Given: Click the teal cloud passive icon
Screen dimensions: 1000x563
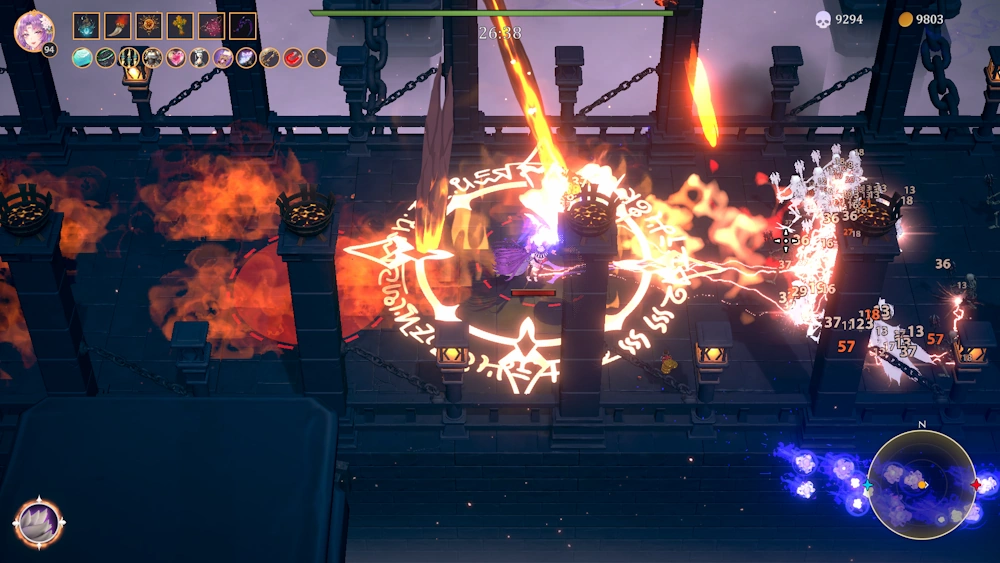Looking at the screenshot, I should (x=82, y=58).
